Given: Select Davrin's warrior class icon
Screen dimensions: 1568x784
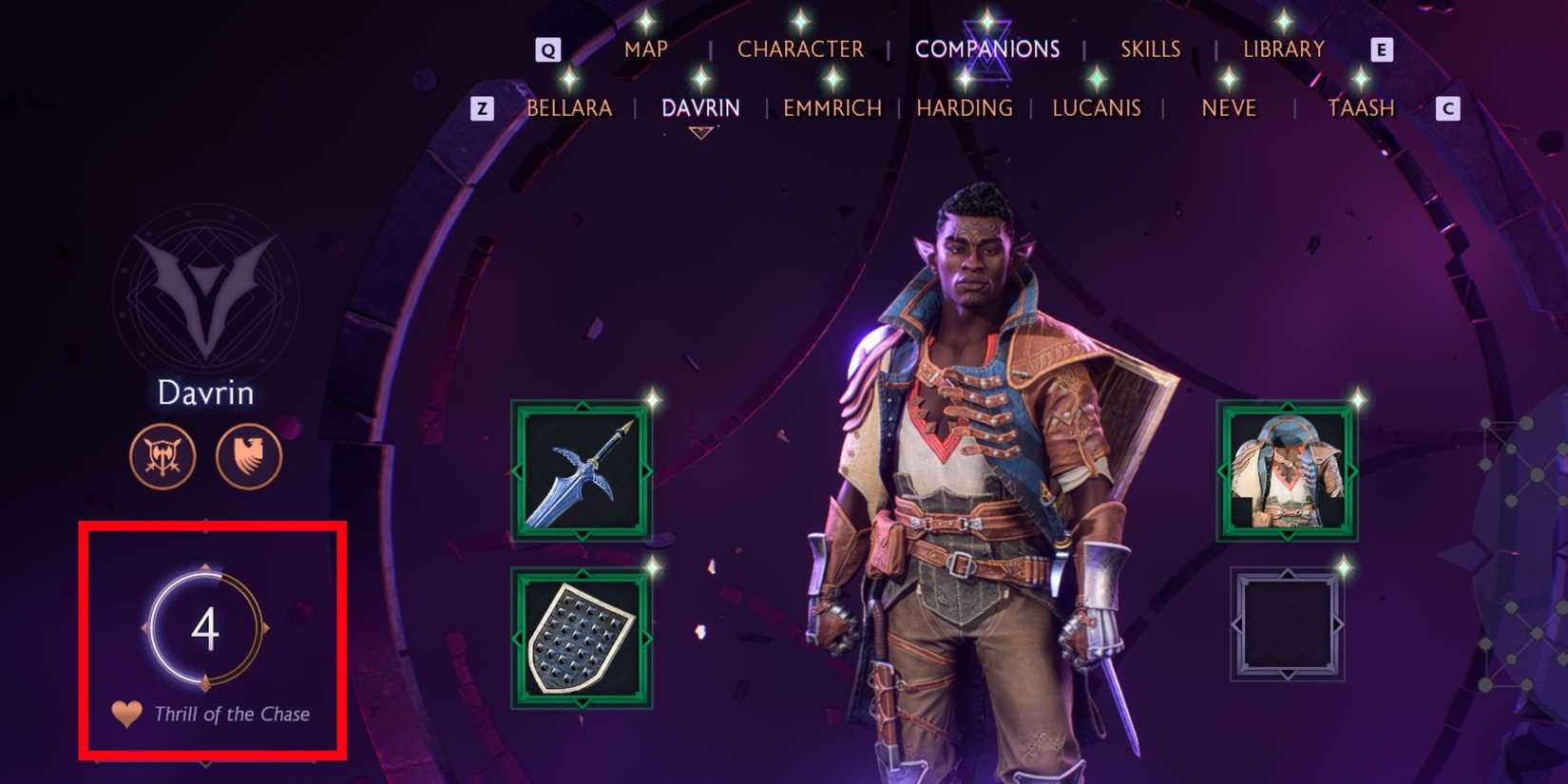Looking at the screenshot, I should 163,456.
